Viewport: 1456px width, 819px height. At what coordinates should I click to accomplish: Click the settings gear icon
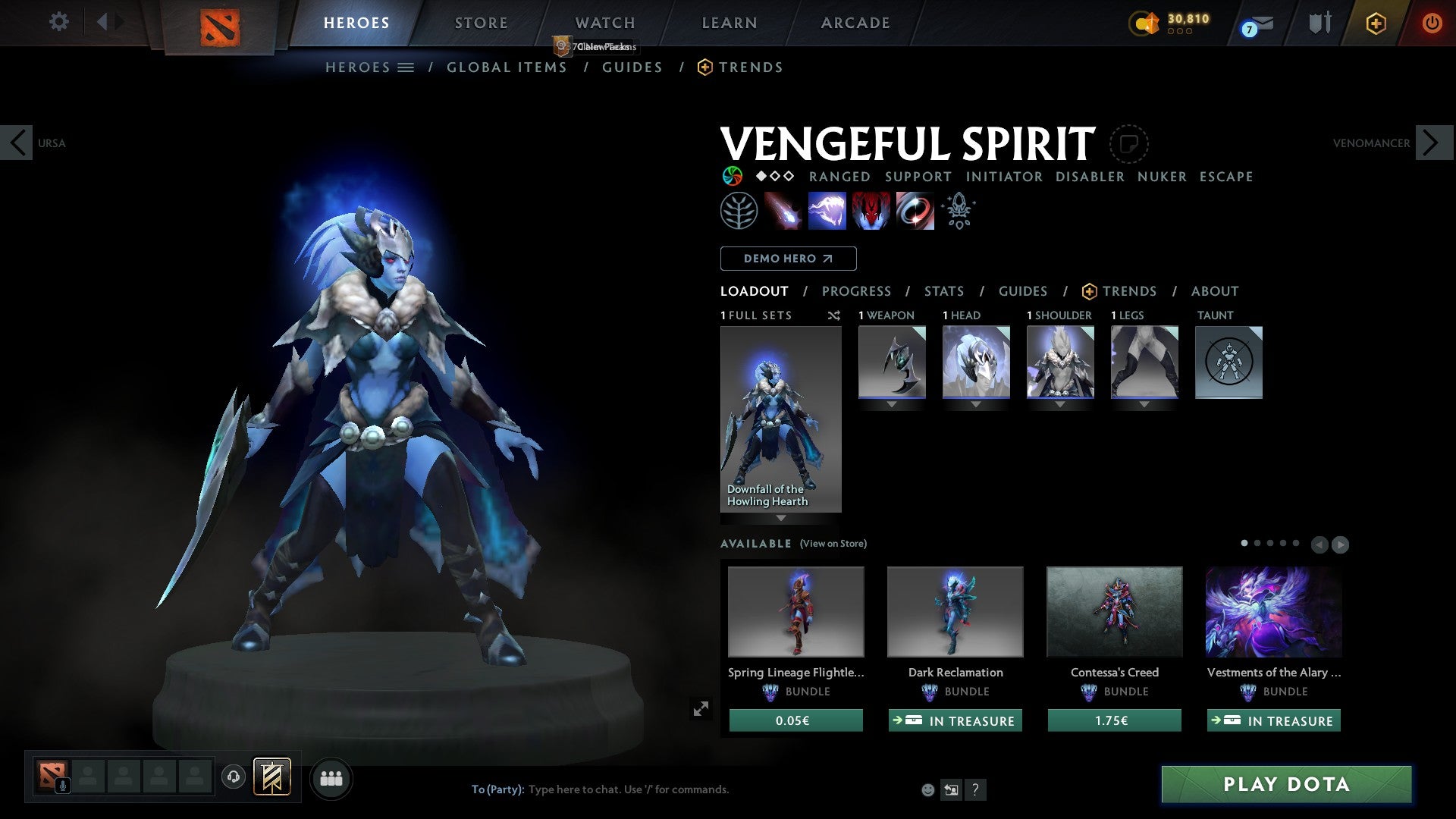point(58,23)
